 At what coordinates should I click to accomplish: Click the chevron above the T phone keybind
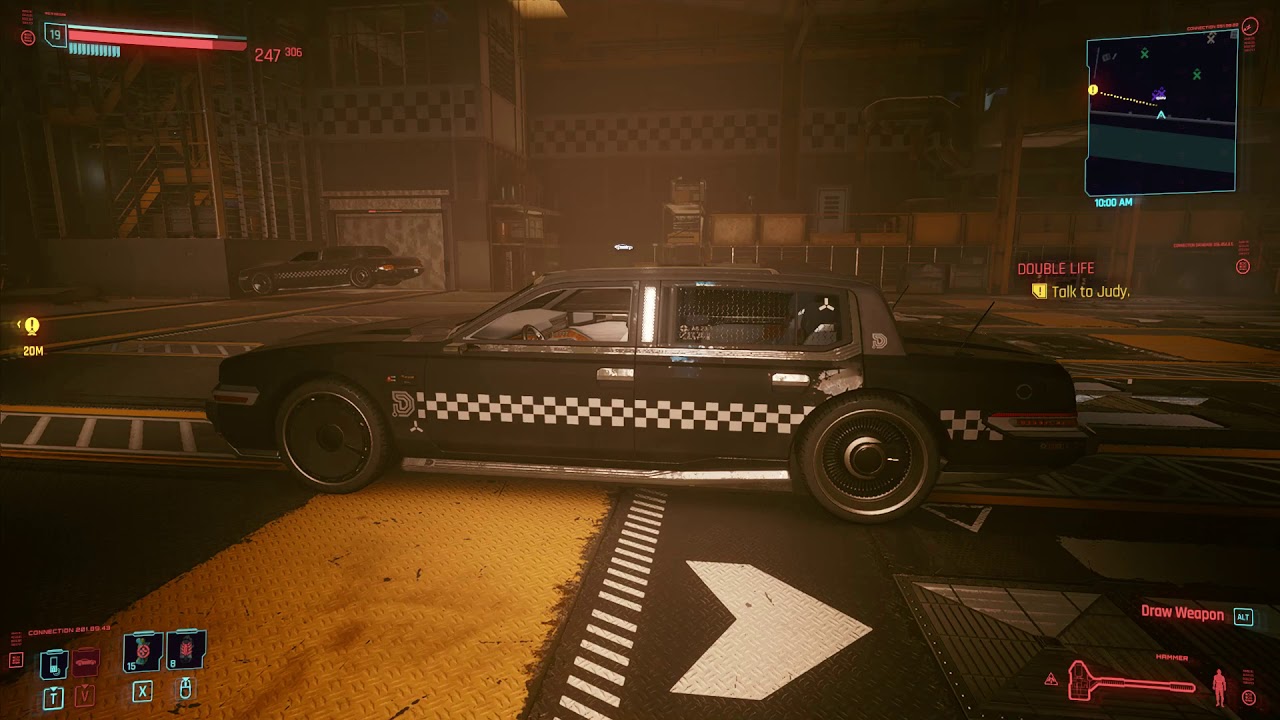coord(53,689)
